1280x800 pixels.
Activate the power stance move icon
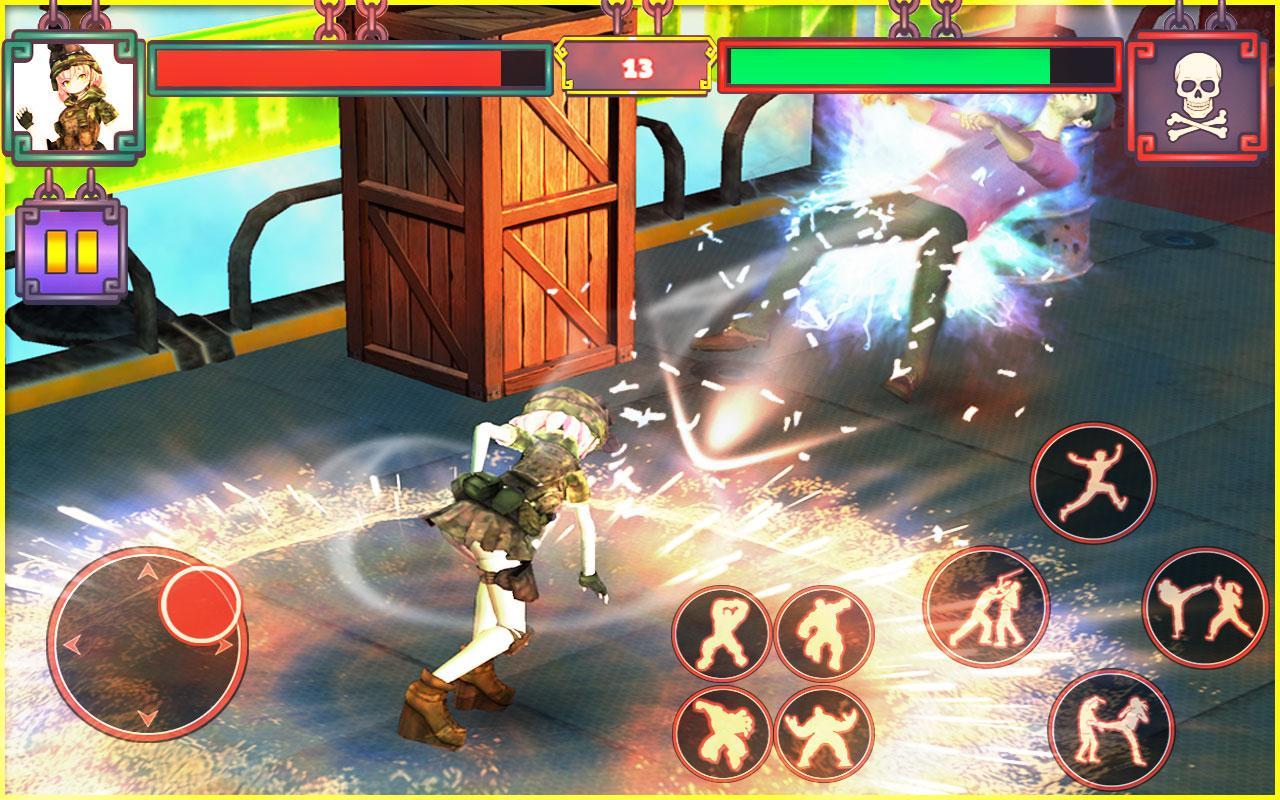(x=827, y=733)
